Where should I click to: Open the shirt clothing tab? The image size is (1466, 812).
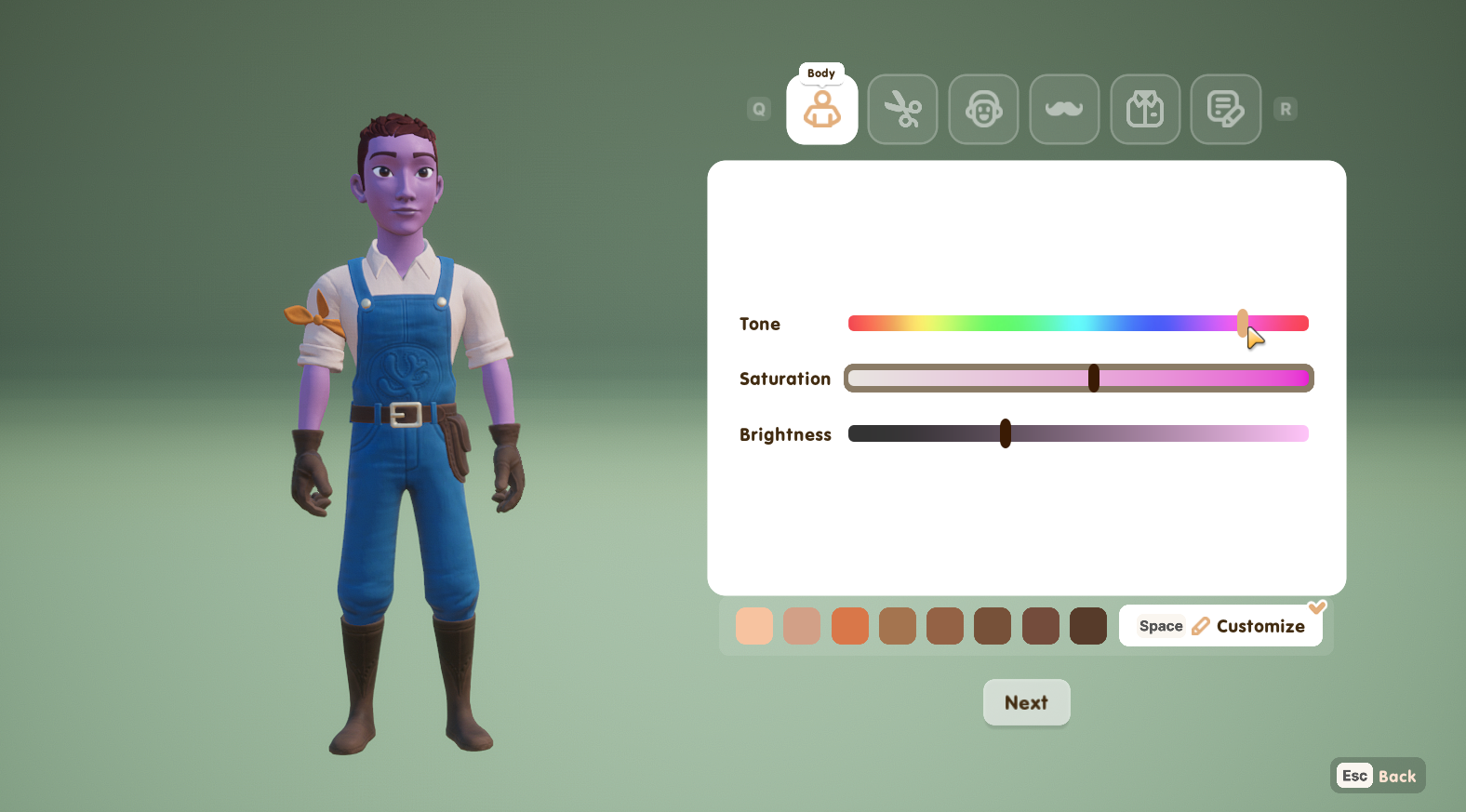tap(1145, 110)
